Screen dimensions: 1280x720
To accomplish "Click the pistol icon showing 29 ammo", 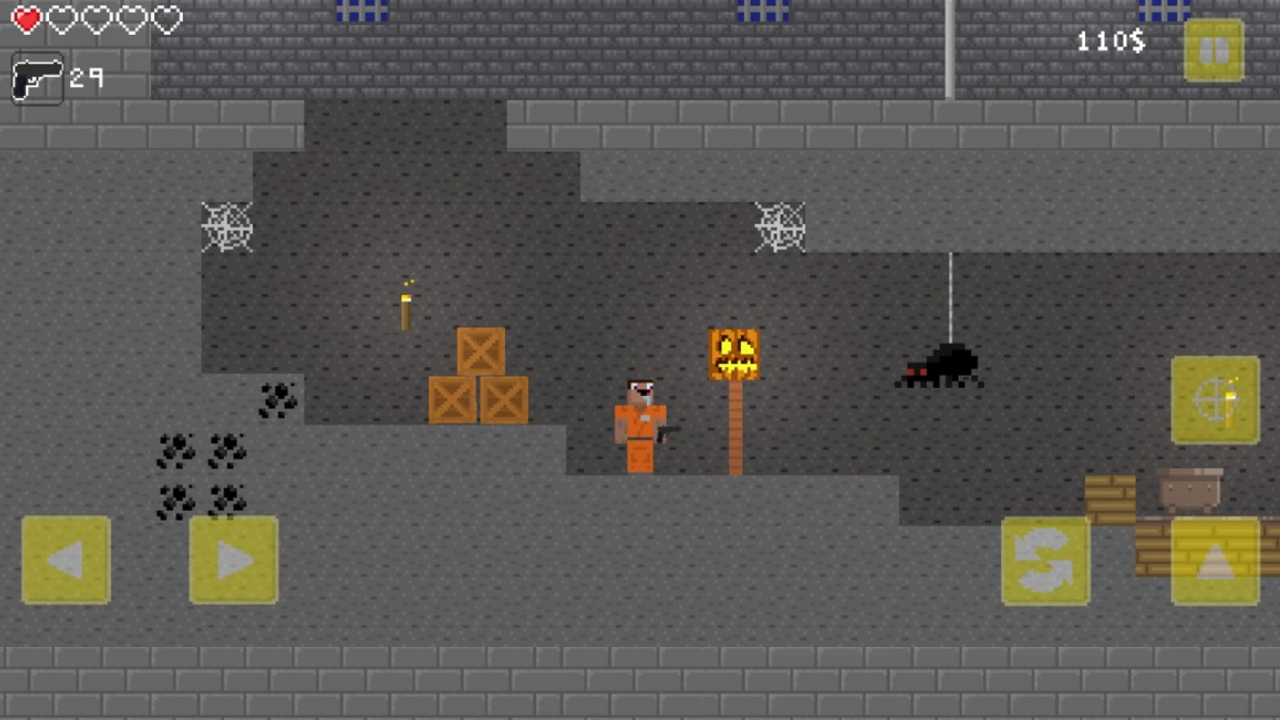I will [38, 79].
